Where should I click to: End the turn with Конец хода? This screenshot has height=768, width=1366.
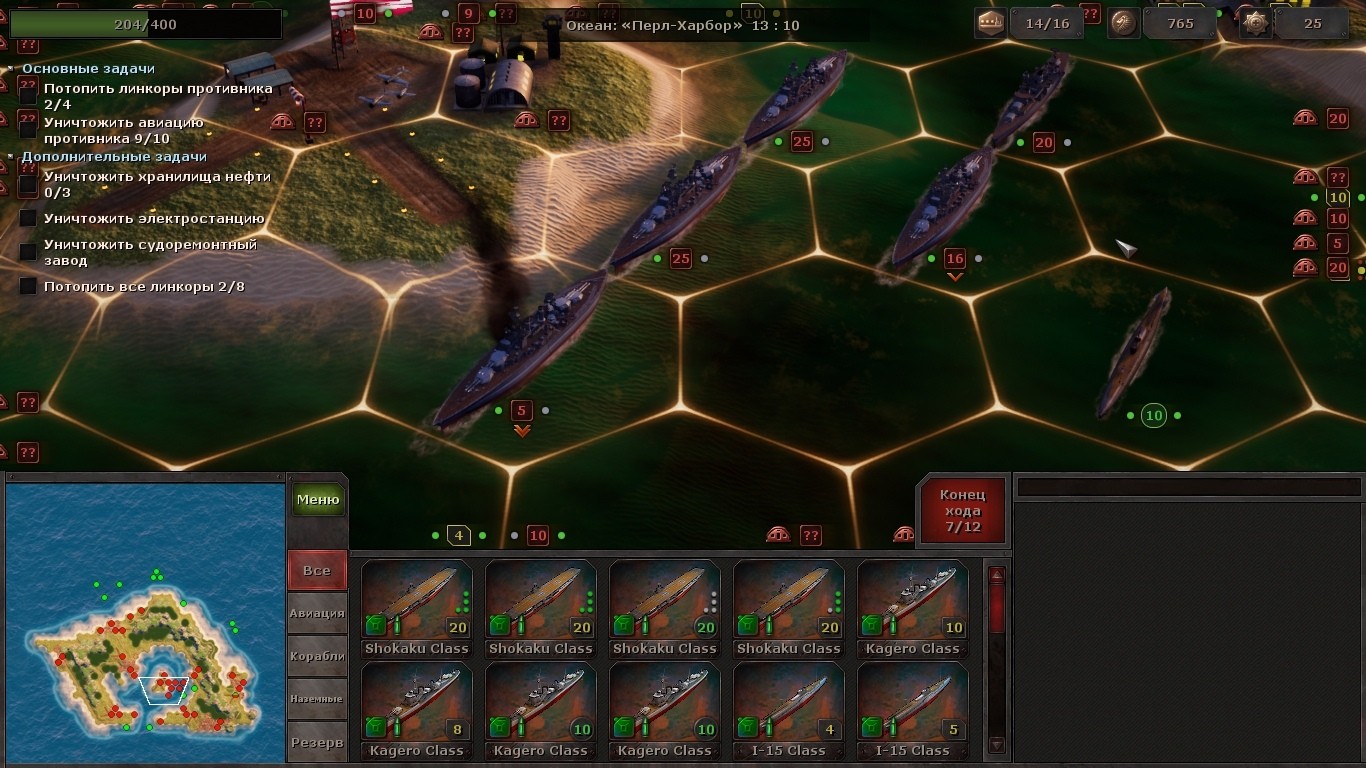(x=962, y=511)
